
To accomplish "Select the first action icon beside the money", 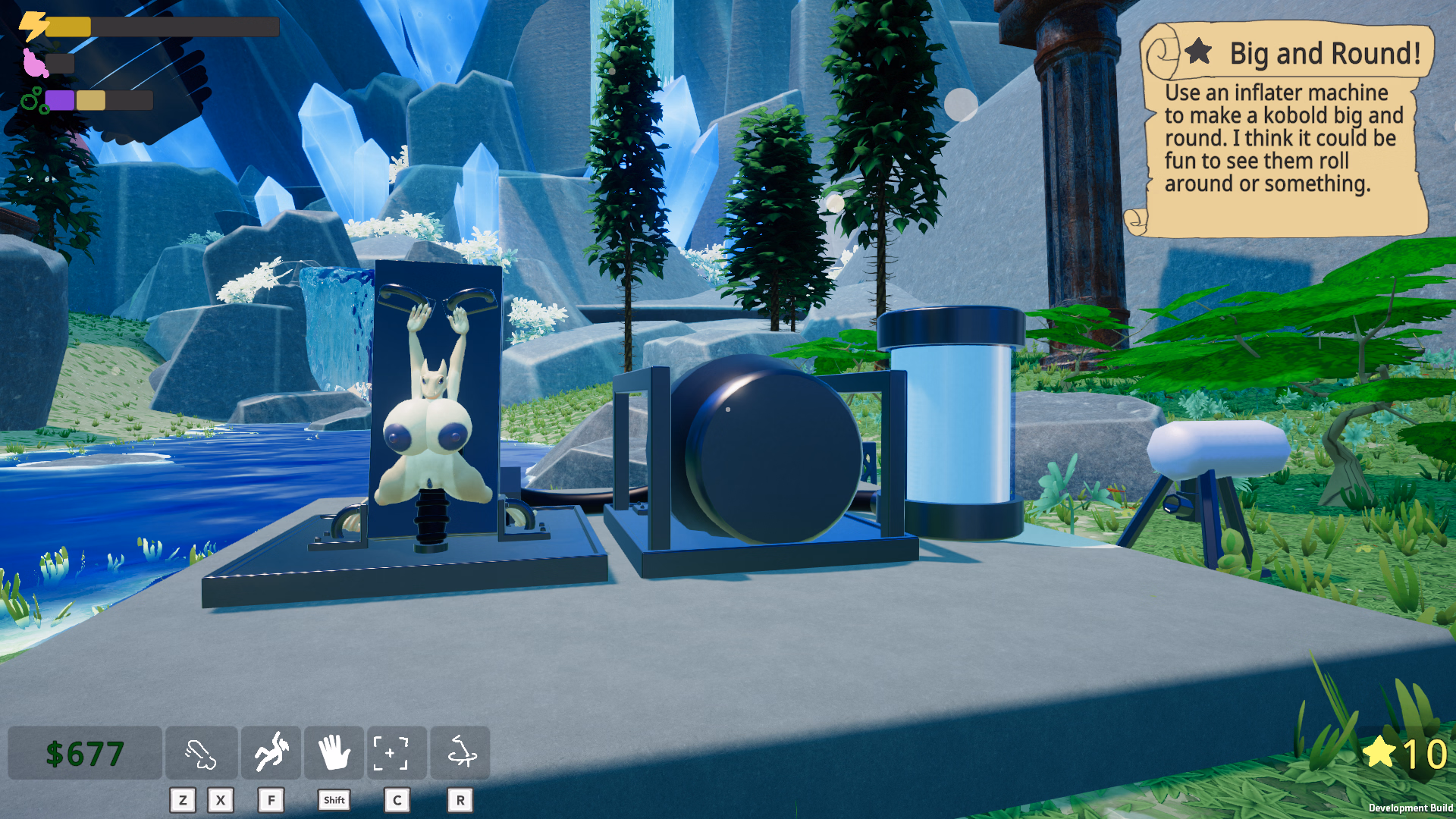I will click(201, 753).
